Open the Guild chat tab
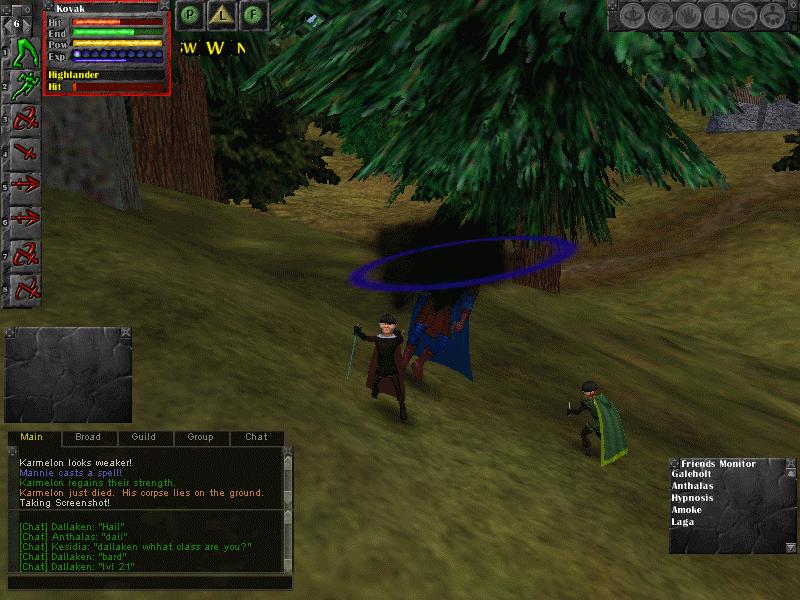The width and height of the screenshot is (800, 600). click(143, 437)
